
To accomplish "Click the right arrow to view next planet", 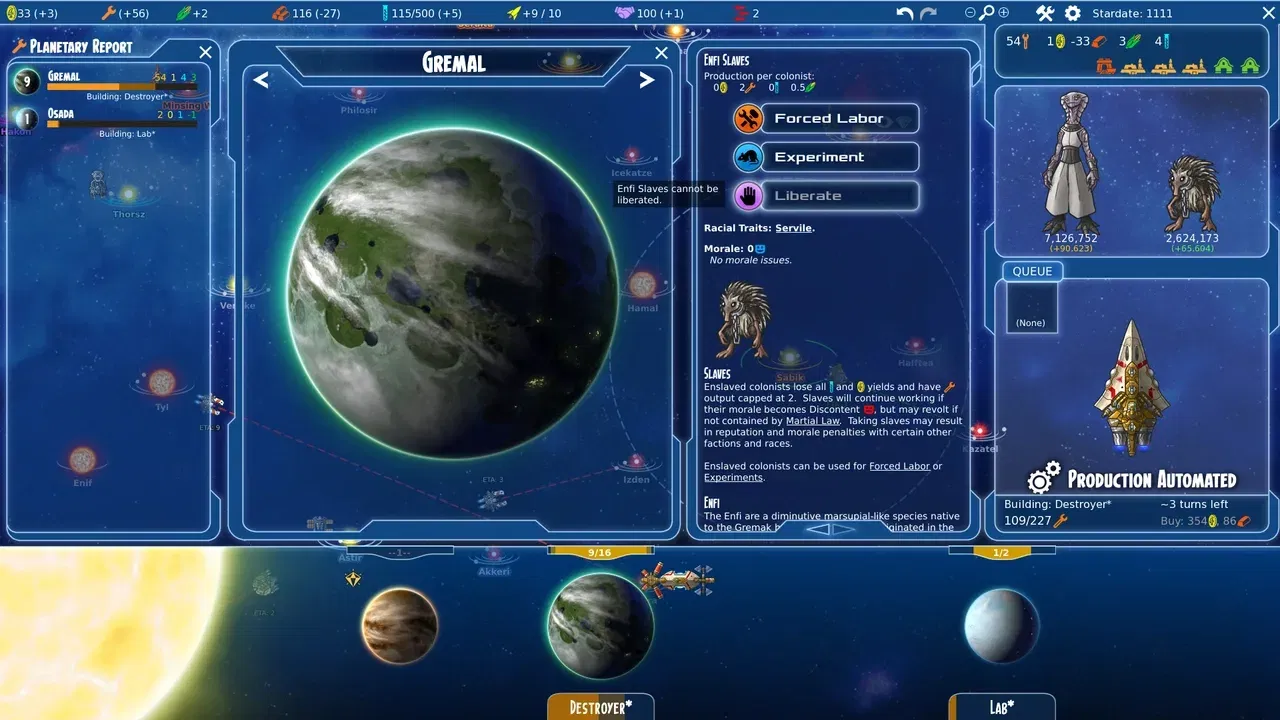I will 647,80.
